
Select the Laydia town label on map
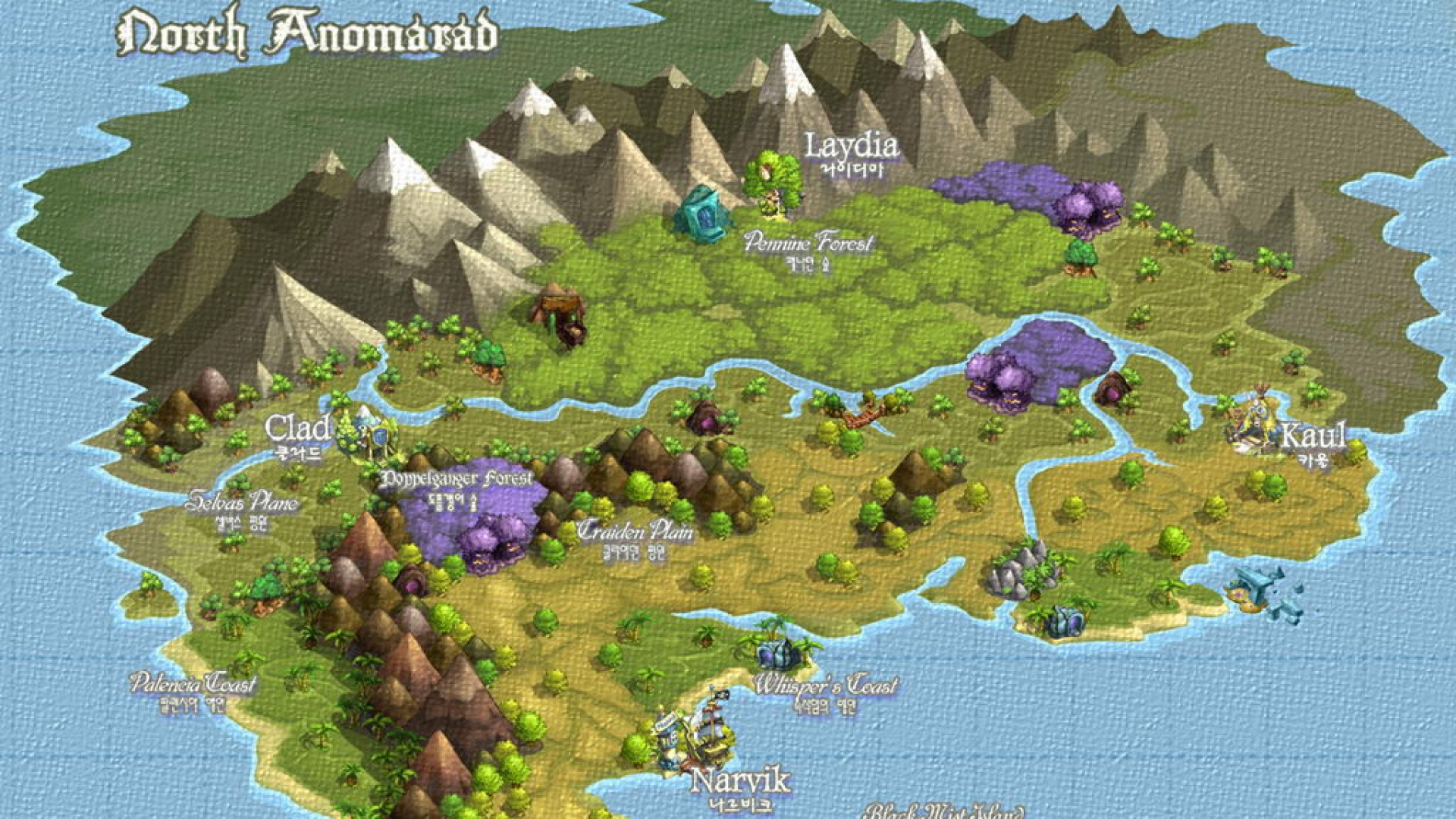pos(851,146)
